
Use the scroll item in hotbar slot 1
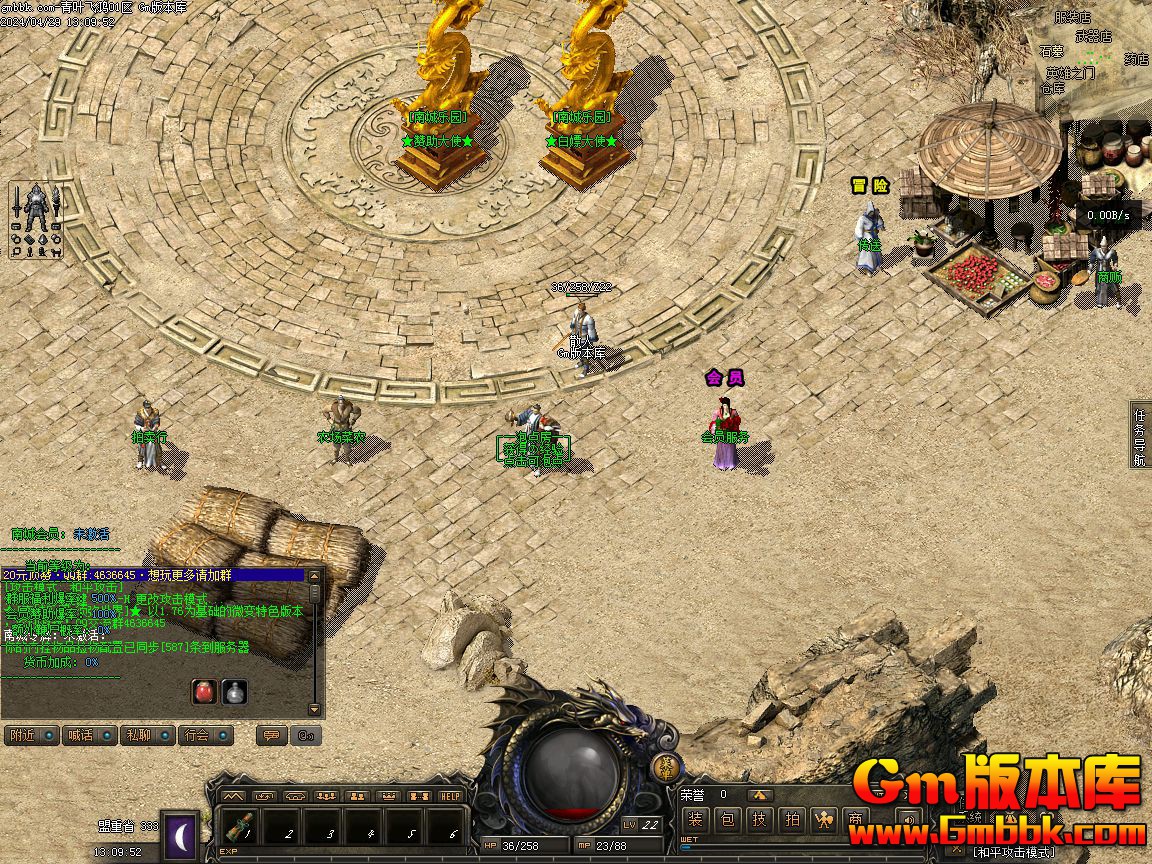click(239, 828)
